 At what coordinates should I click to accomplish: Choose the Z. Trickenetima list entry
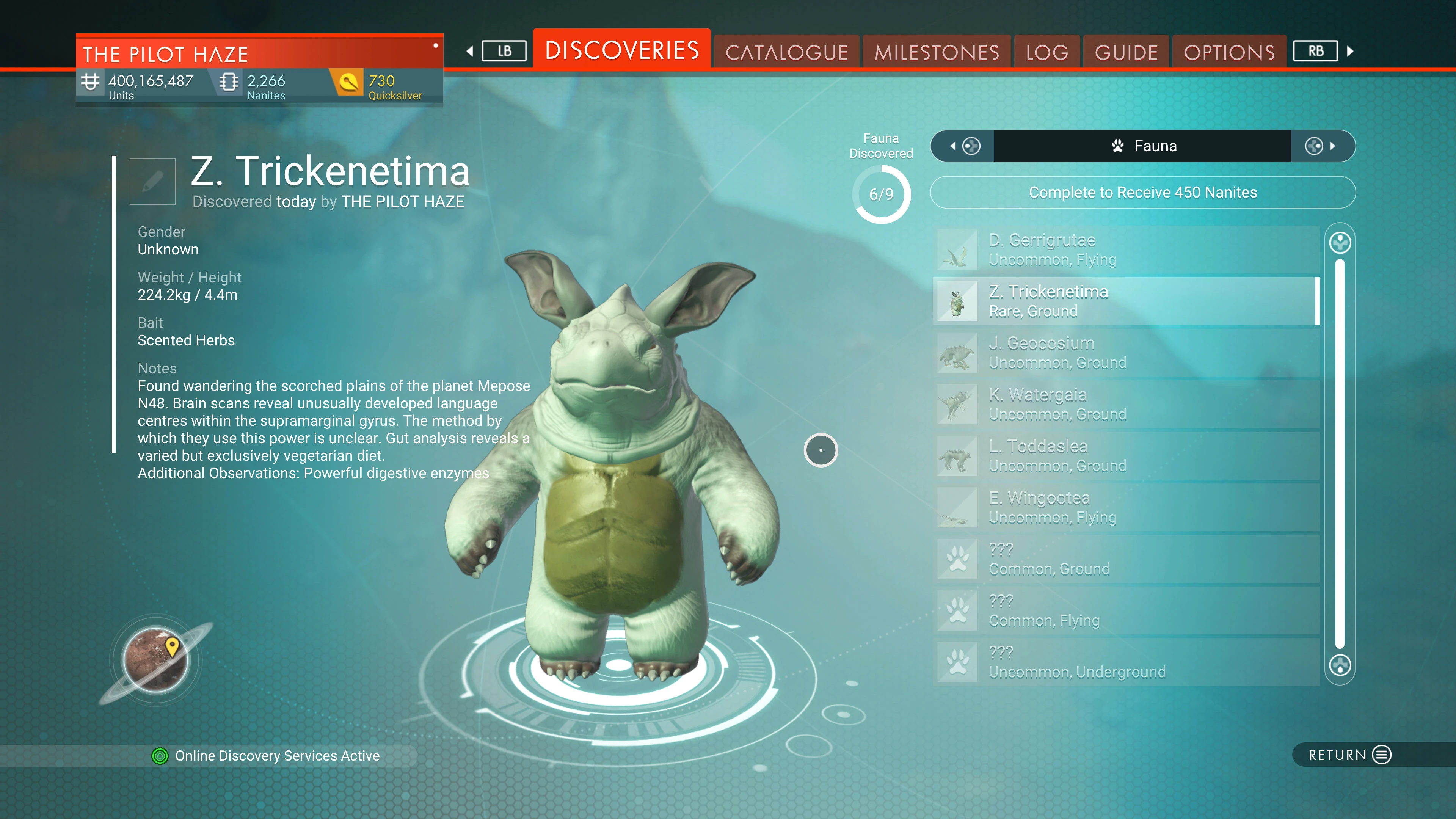click(1127, 301)
